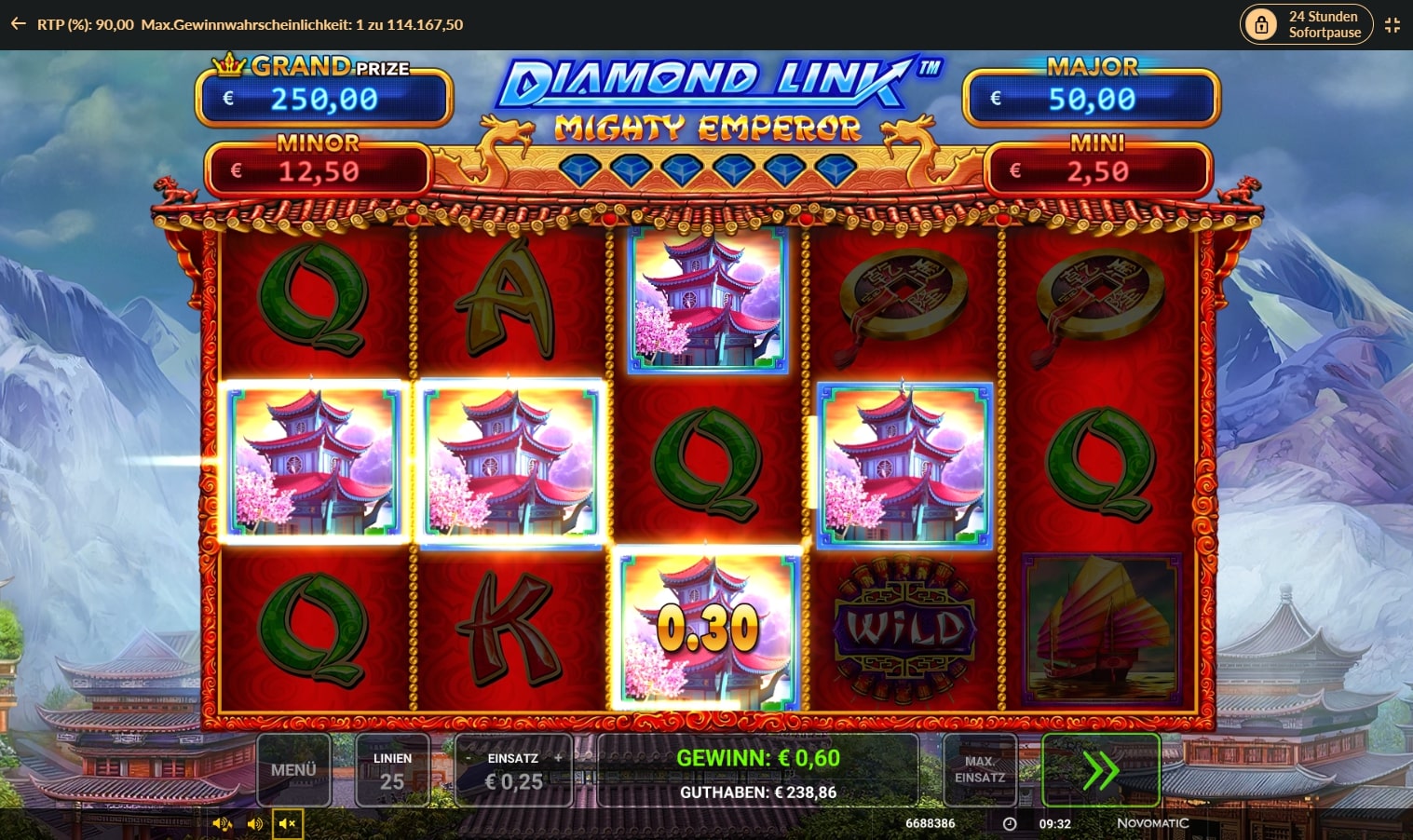
Task: Open the LINIEN 25 selector
Action: click(x=392, y=770)
